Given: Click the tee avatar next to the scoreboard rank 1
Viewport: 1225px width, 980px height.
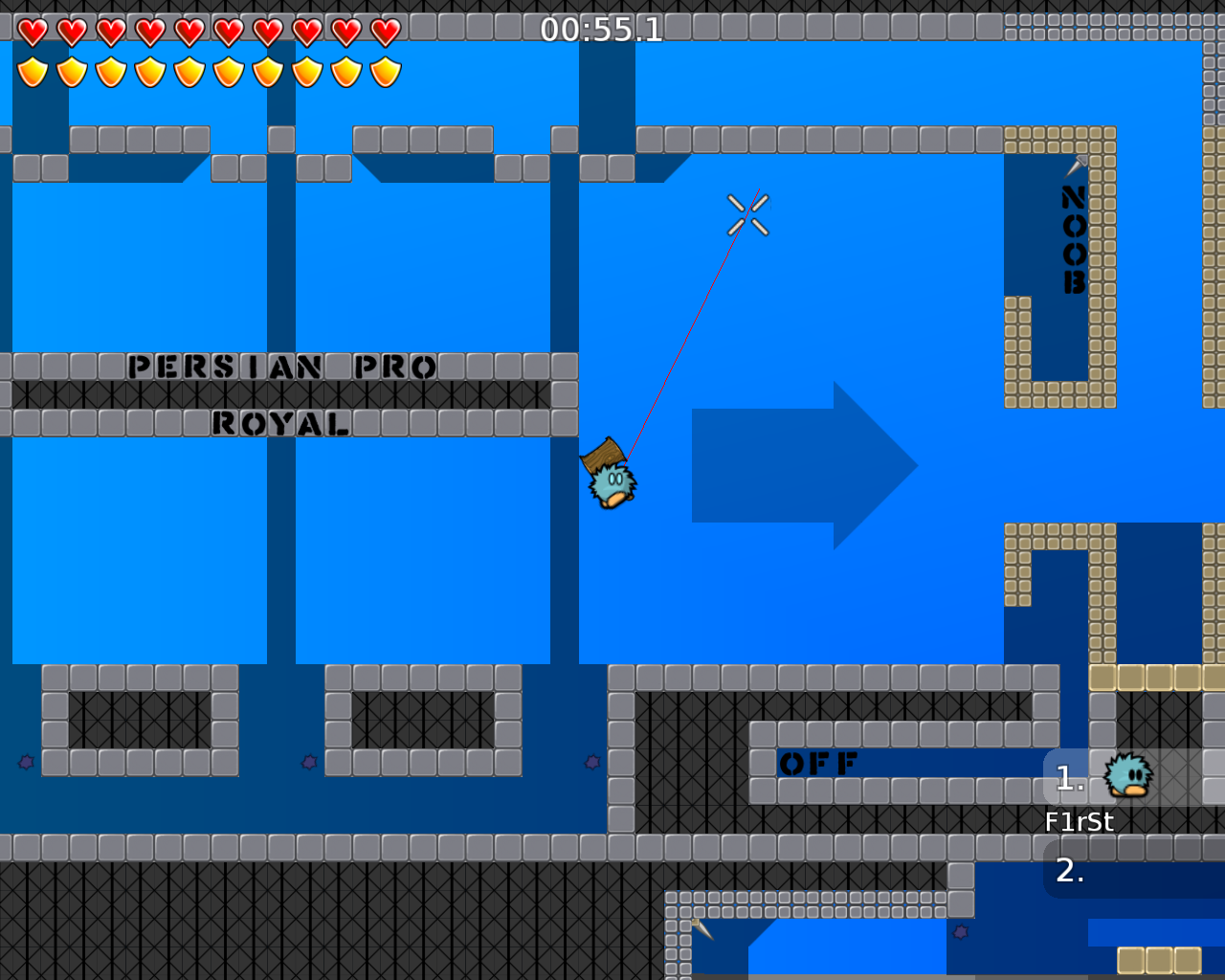Looking at the screenshot, I should [1129, 775].
